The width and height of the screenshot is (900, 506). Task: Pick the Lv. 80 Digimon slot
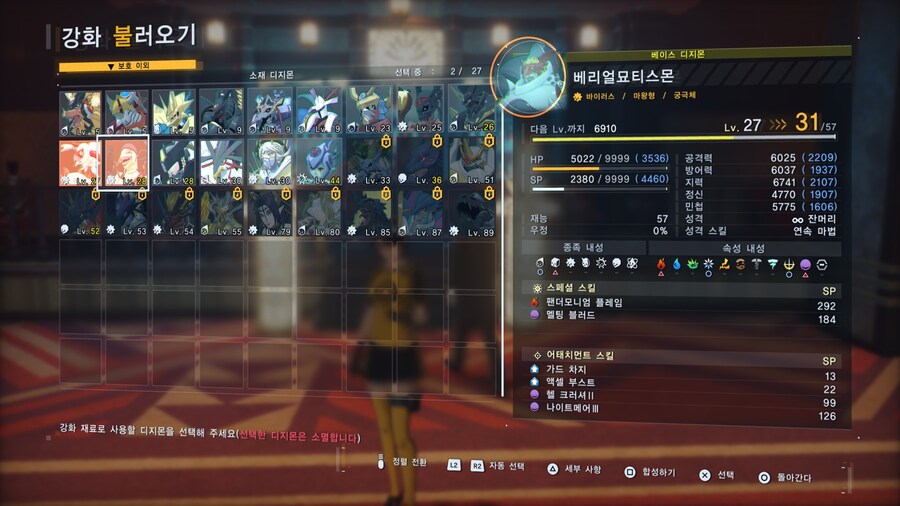point(321,212)
